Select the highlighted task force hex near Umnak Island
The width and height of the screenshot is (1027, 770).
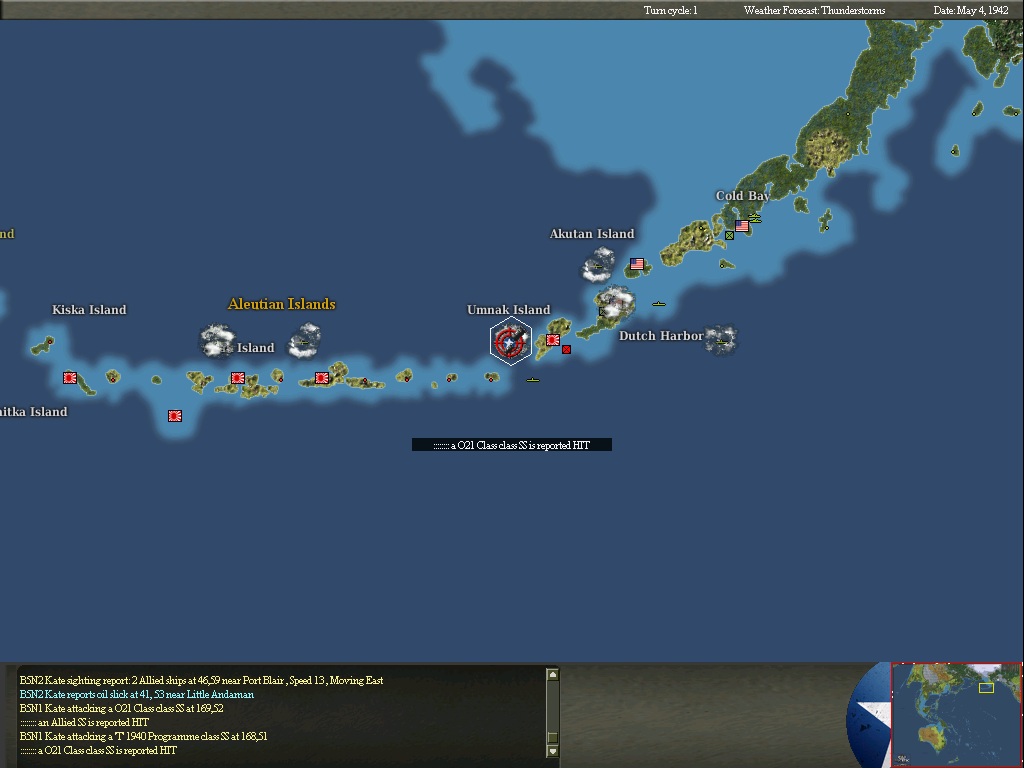coord(510,342)
